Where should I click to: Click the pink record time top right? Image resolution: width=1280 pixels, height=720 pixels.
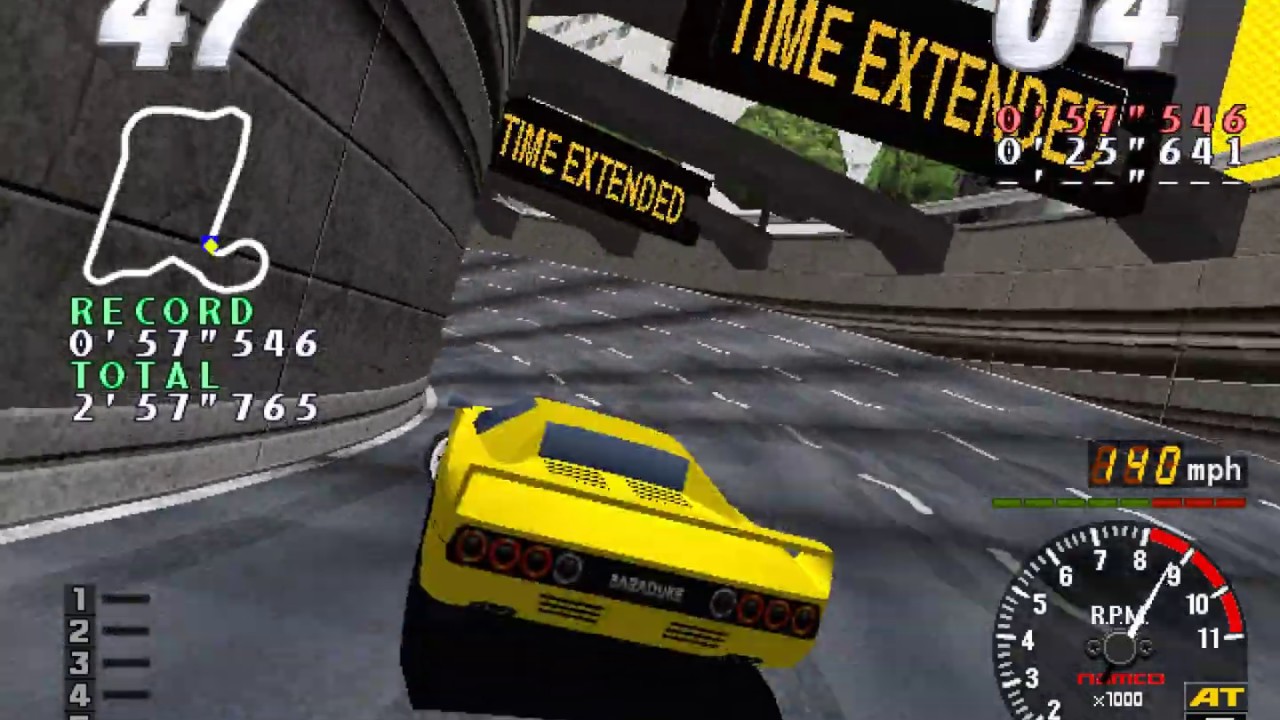(x=1120, y=120)
